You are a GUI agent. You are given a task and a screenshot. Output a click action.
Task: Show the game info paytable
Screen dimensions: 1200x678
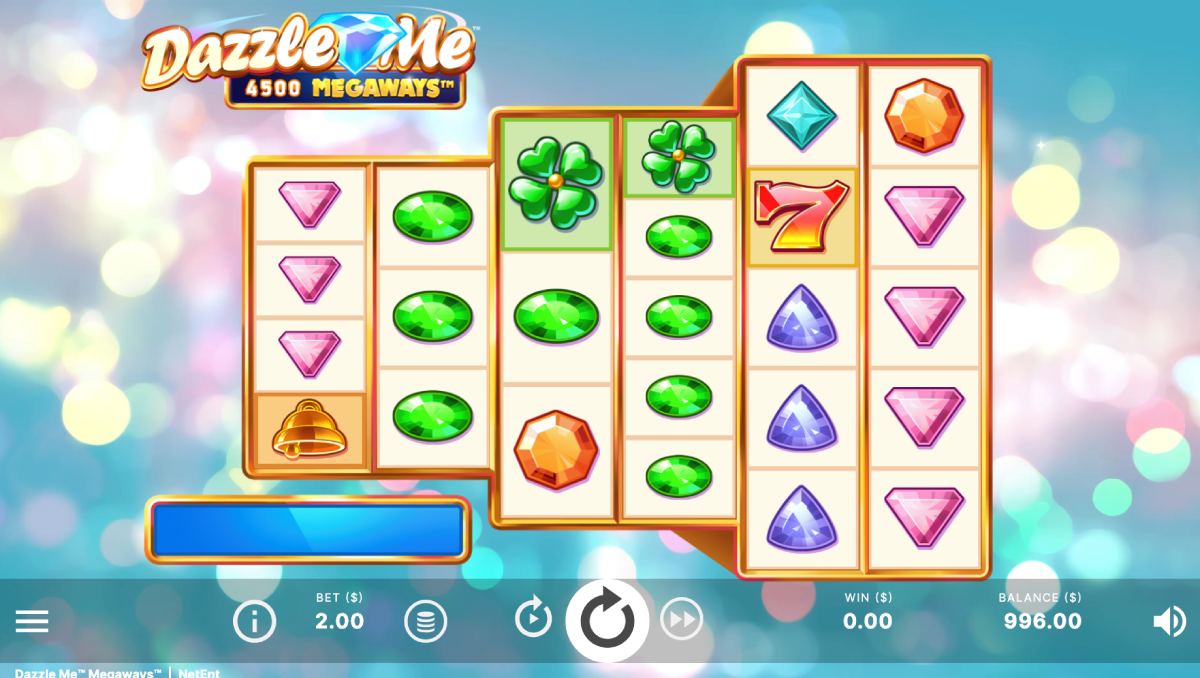[254, 622]
